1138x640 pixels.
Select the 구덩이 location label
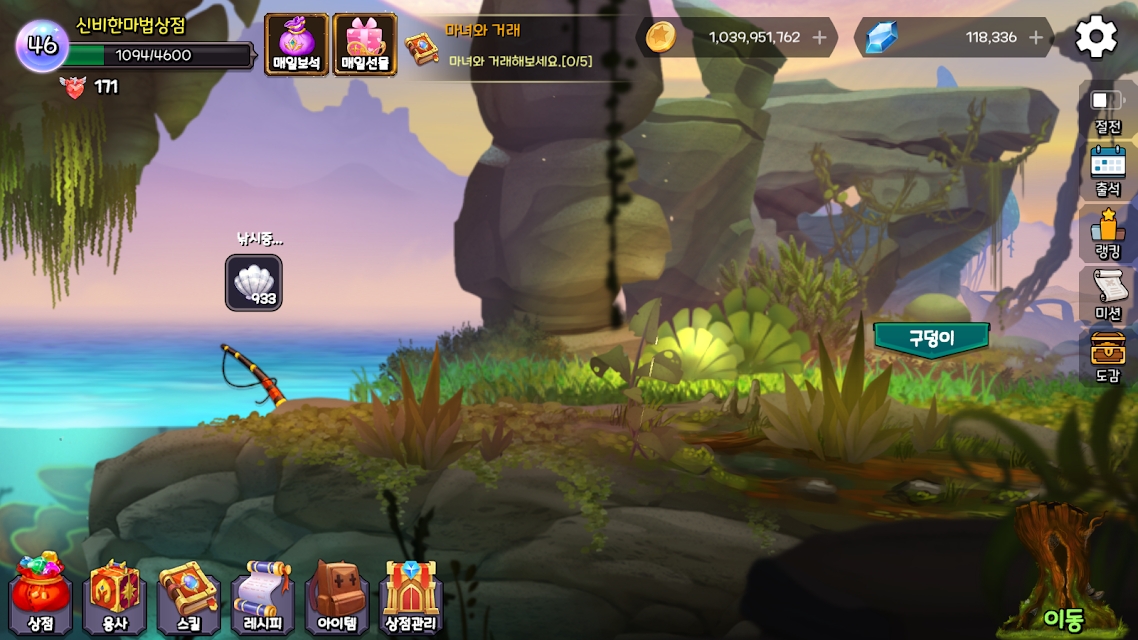pyautogui.click(x=931, y=338)
